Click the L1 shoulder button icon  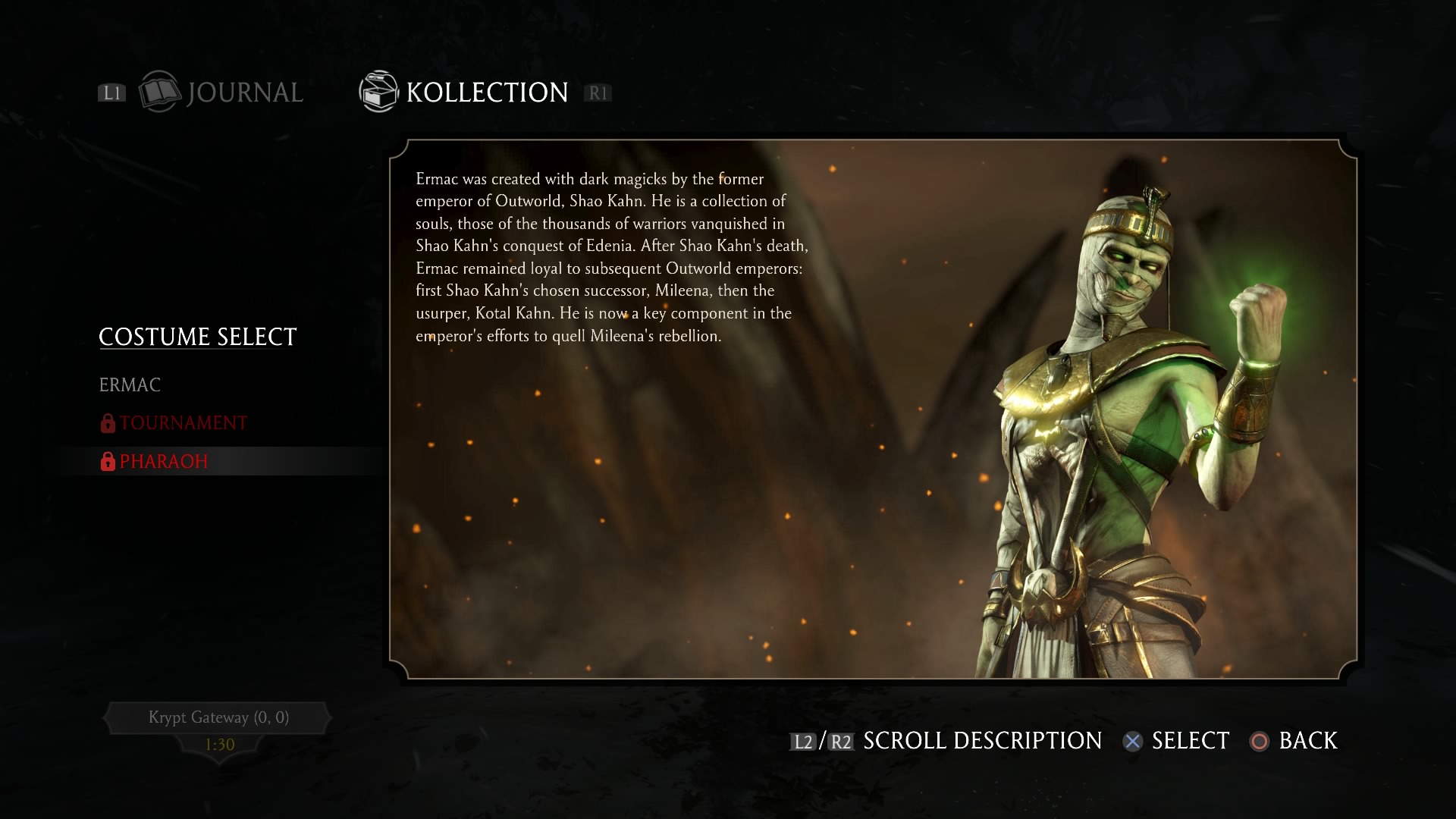click(111, 93)
